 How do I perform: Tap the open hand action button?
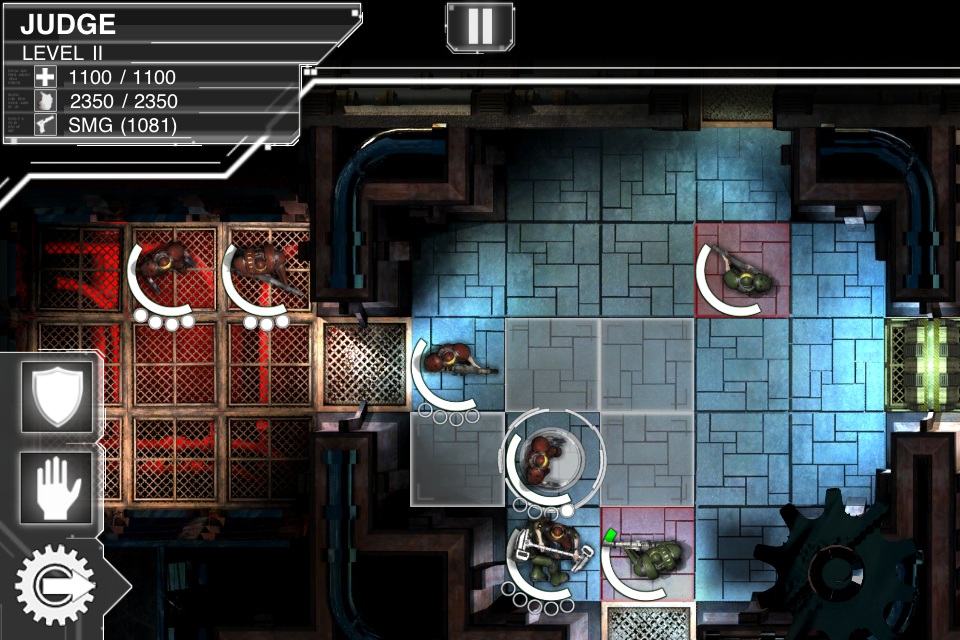tap(57, 487)
